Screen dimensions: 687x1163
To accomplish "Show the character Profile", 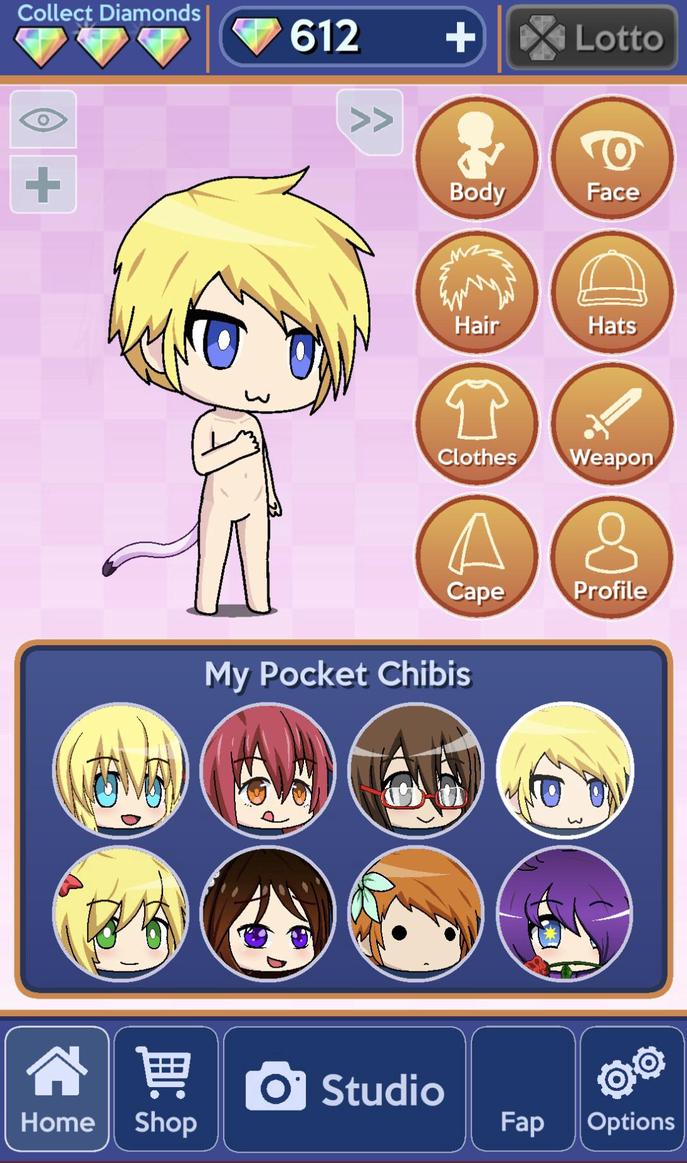I will pos(612,557).
